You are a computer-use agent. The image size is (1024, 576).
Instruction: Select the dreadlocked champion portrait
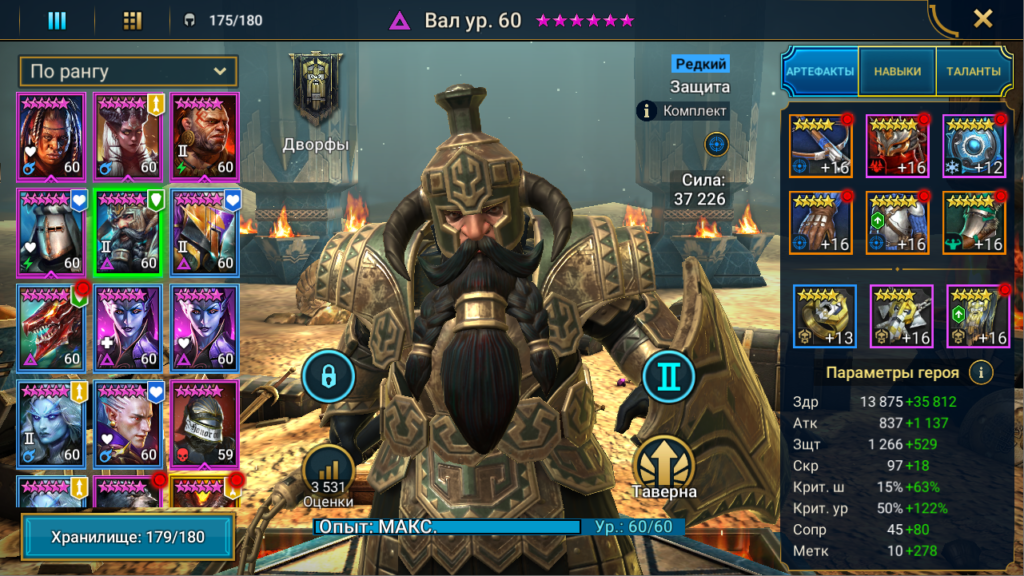tap(50, 135)
